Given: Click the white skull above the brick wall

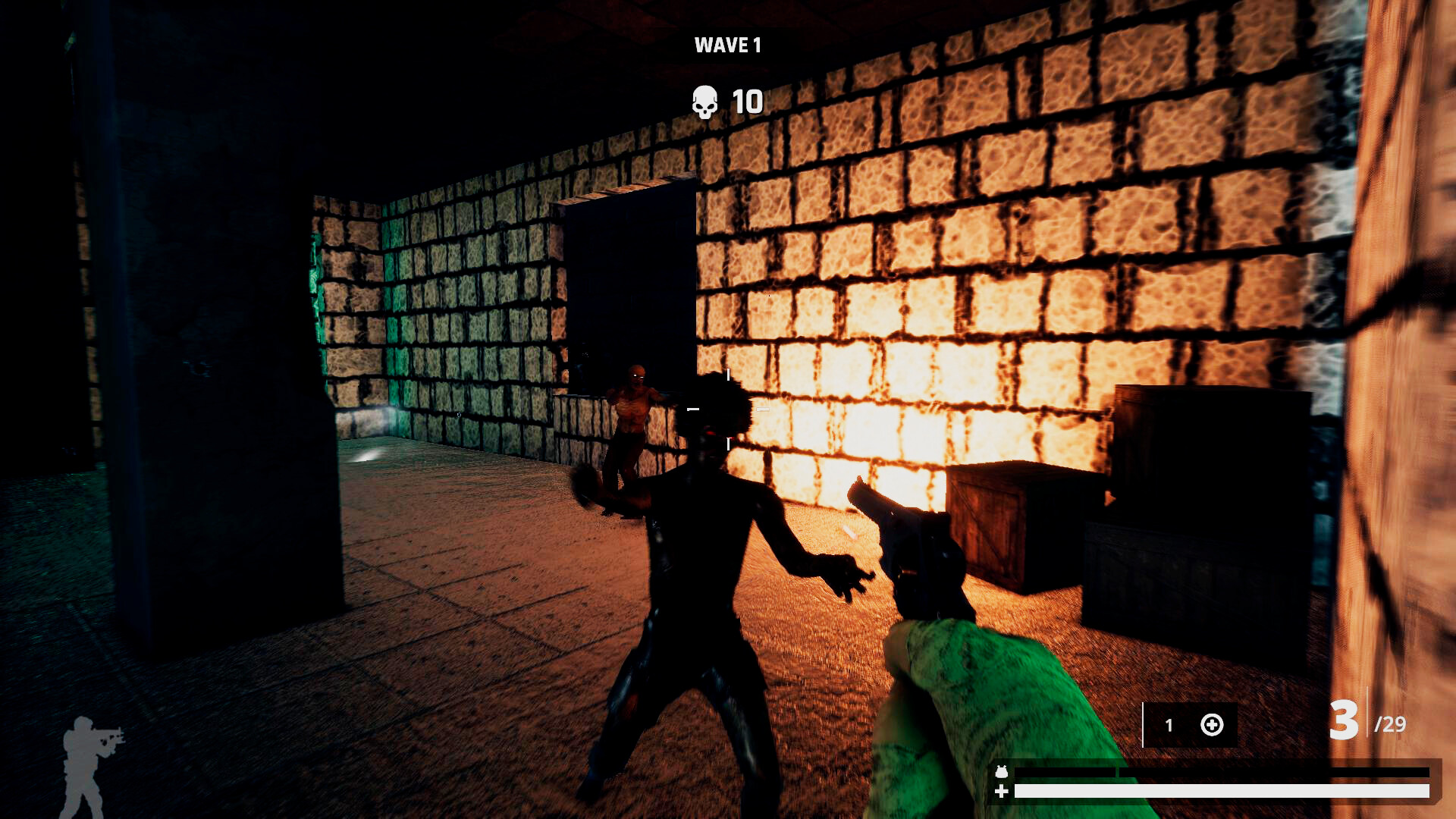Looking at the screenshot, I should 704,101.
